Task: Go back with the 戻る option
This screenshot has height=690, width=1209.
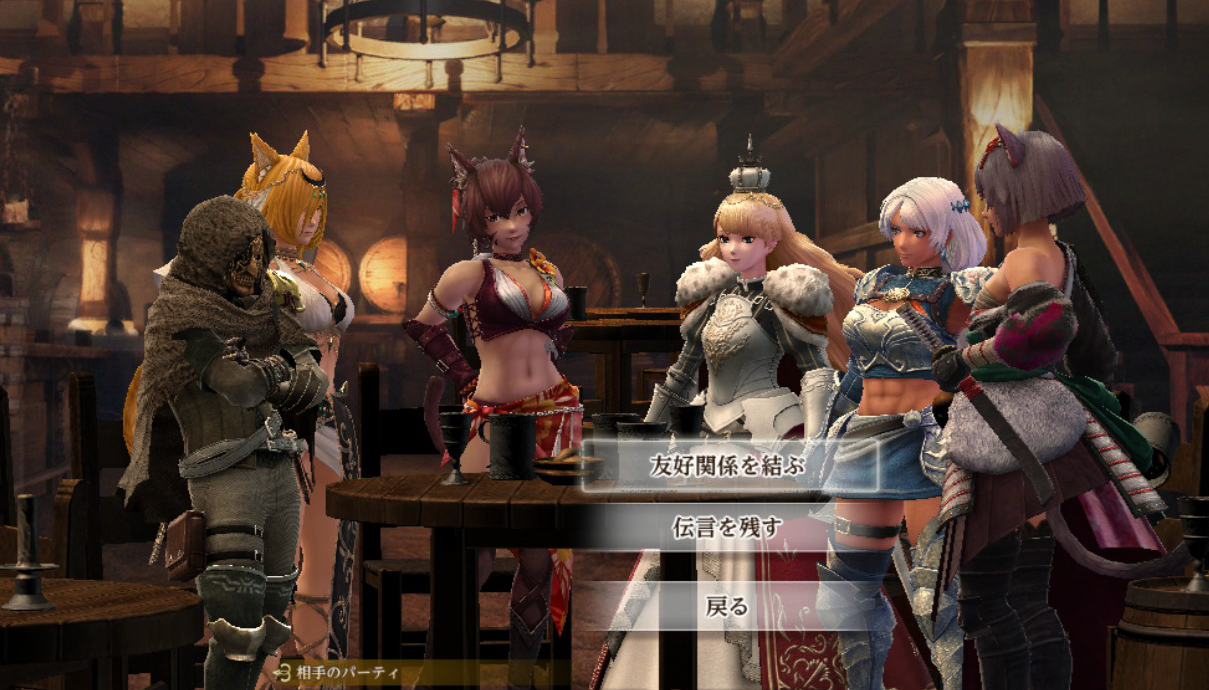Action: (x=727, y=606)
